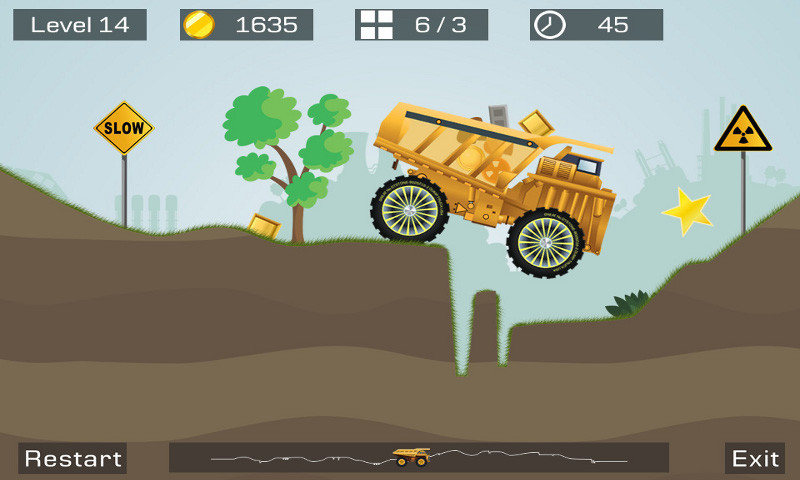Restart the current level
The width and height of the screenshot is (800, 480).
click(x=73, y=458)
